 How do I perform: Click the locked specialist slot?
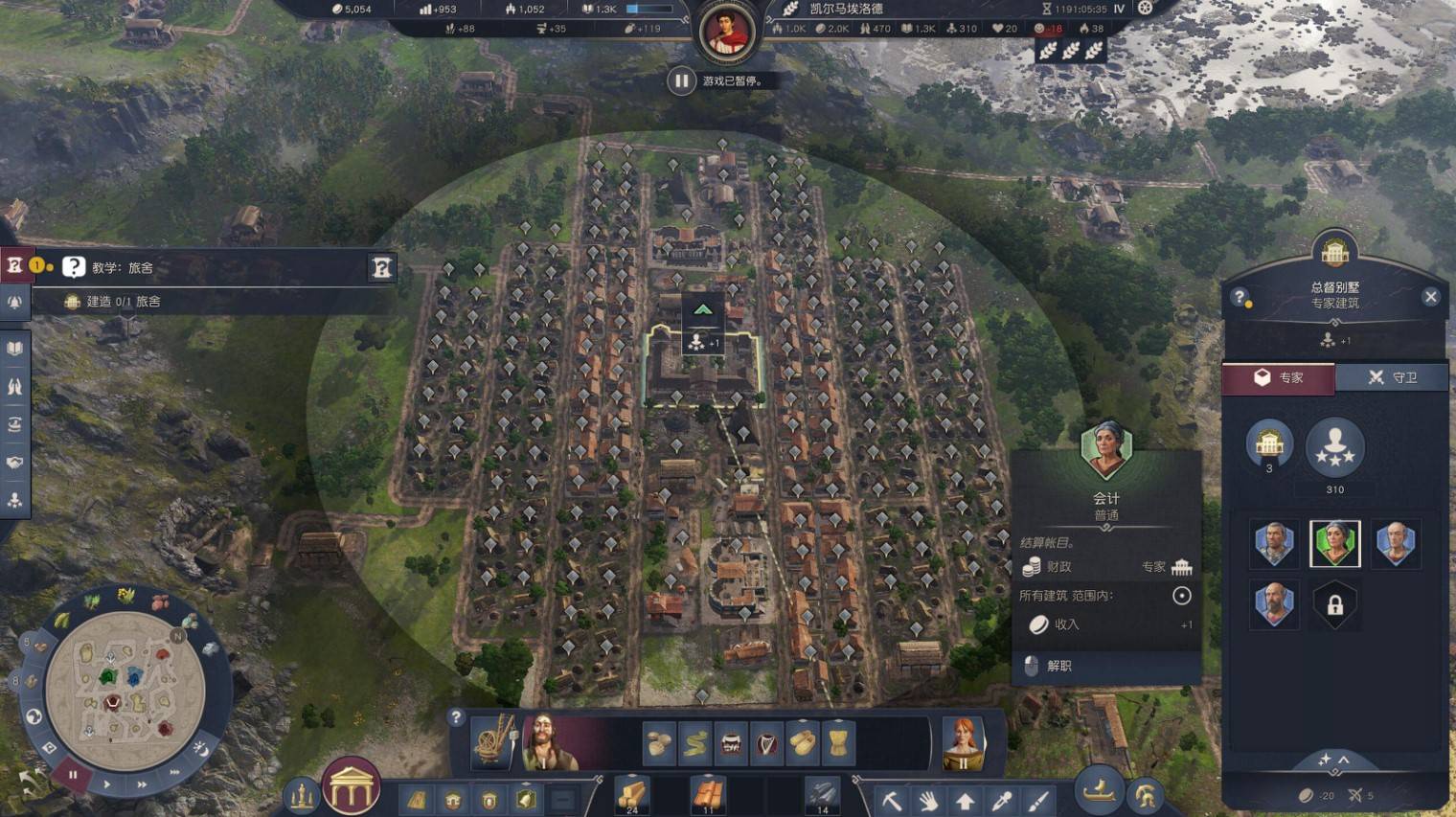click(1334, 605)
